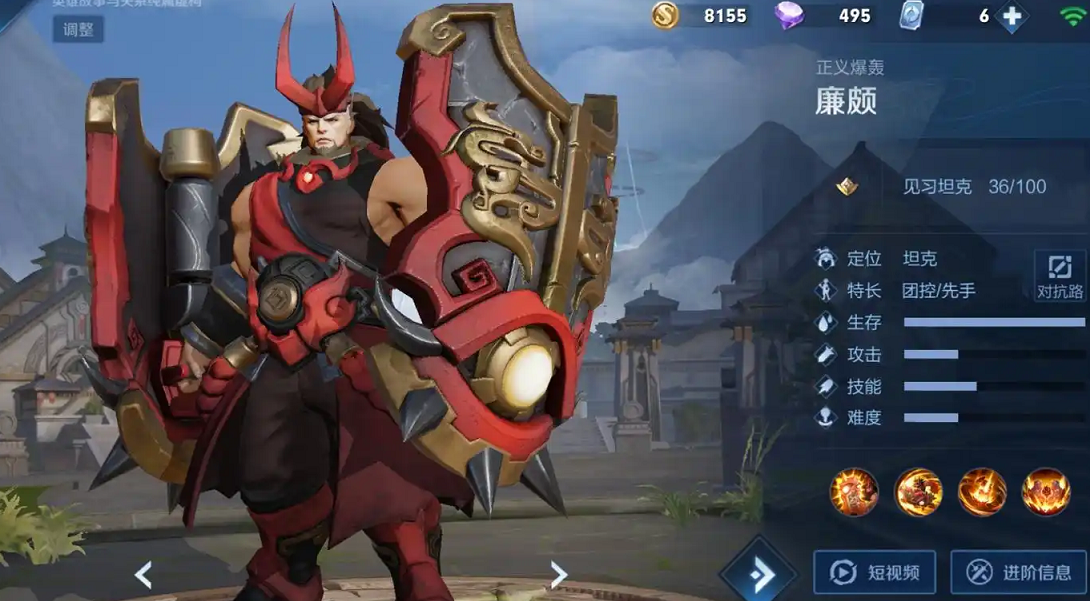Click the 调整 adjust button

[78, 29]
